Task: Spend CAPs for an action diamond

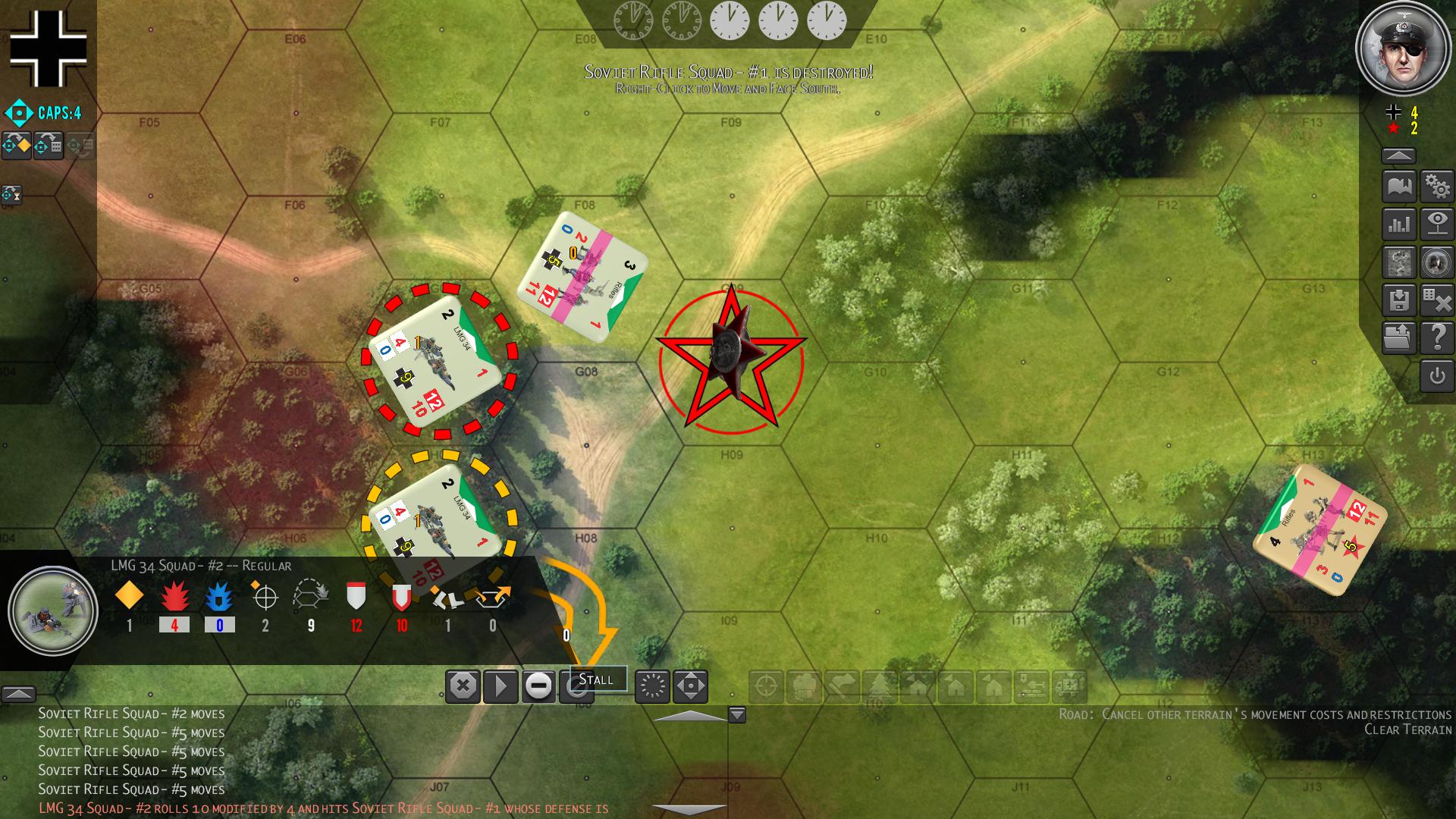Action: click(17, 145)
